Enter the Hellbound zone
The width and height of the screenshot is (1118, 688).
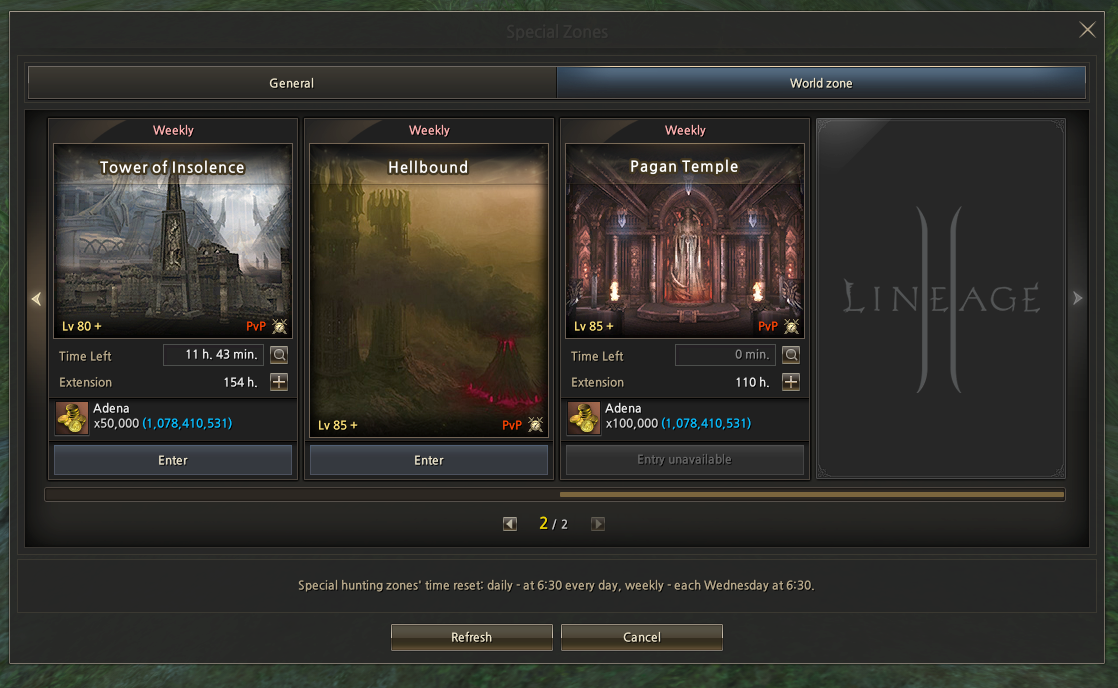tap(429, 460)
